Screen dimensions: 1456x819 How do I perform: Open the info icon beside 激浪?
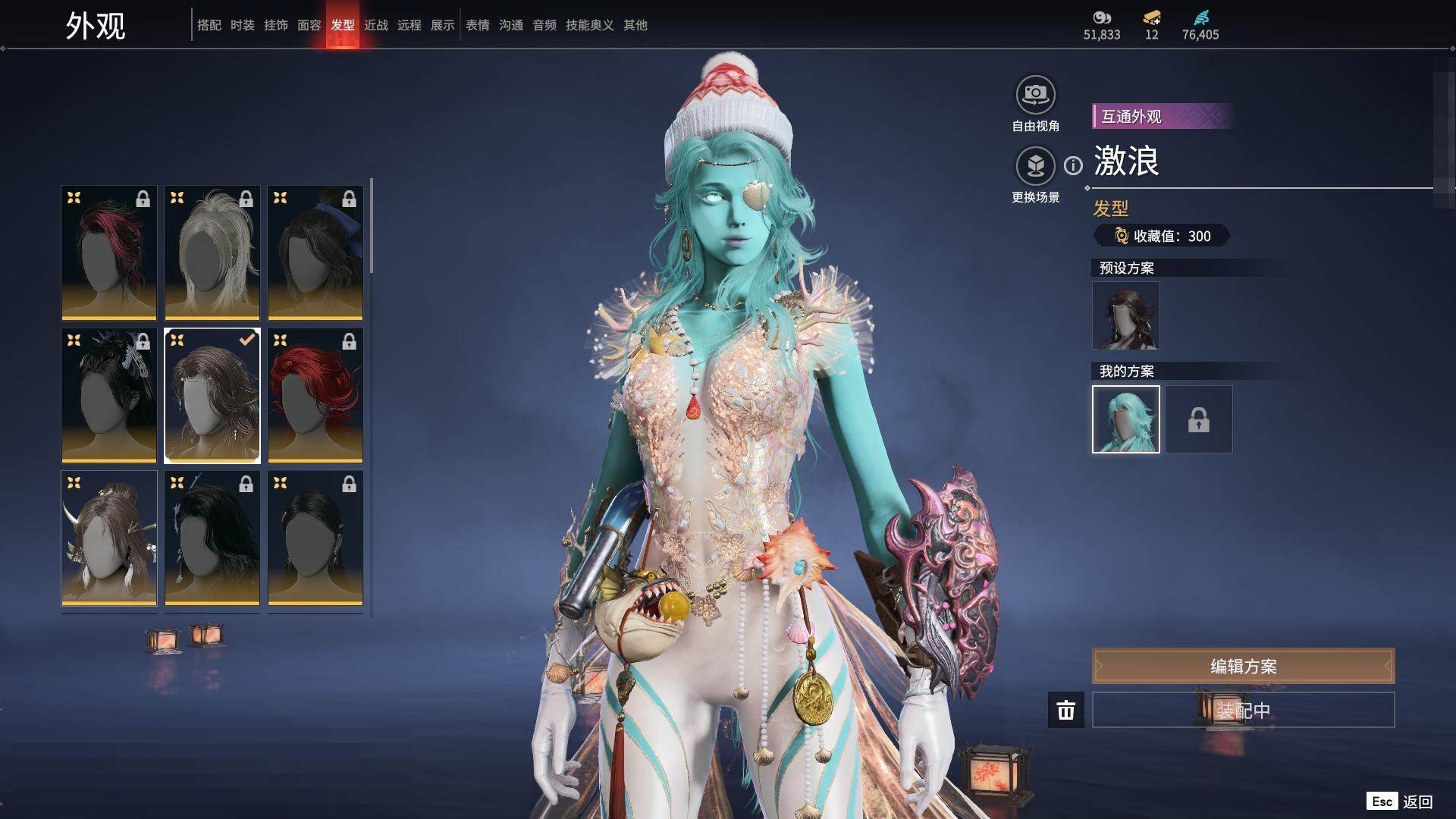(1073, 165)
